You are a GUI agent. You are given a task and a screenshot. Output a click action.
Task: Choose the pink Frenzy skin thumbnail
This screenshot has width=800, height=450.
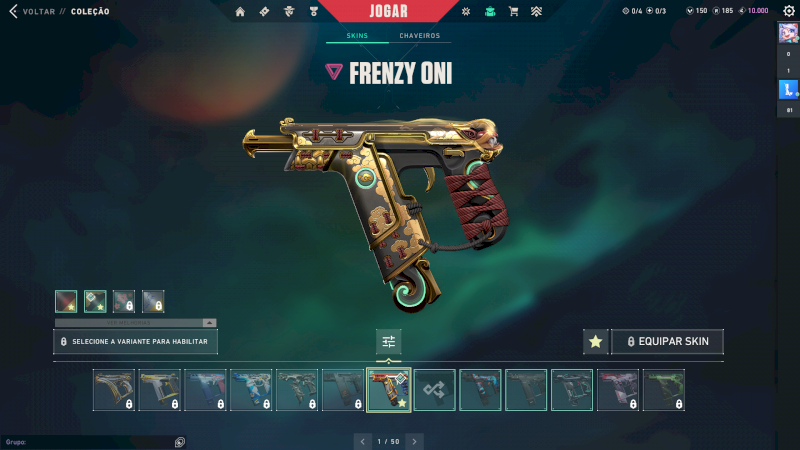[x=618, y=390]
